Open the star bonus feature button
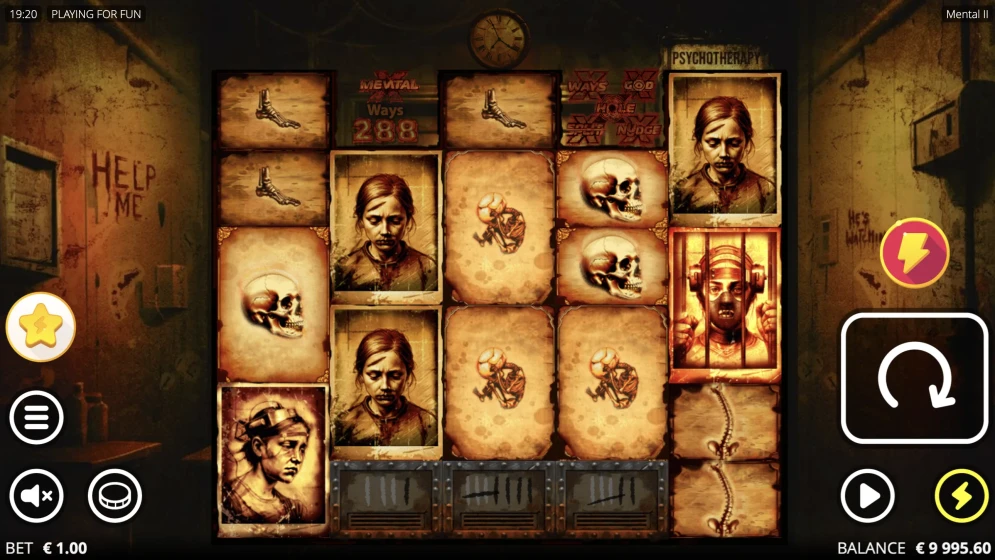The width and height of the screenshot is (995, 560). coord(41,327)
